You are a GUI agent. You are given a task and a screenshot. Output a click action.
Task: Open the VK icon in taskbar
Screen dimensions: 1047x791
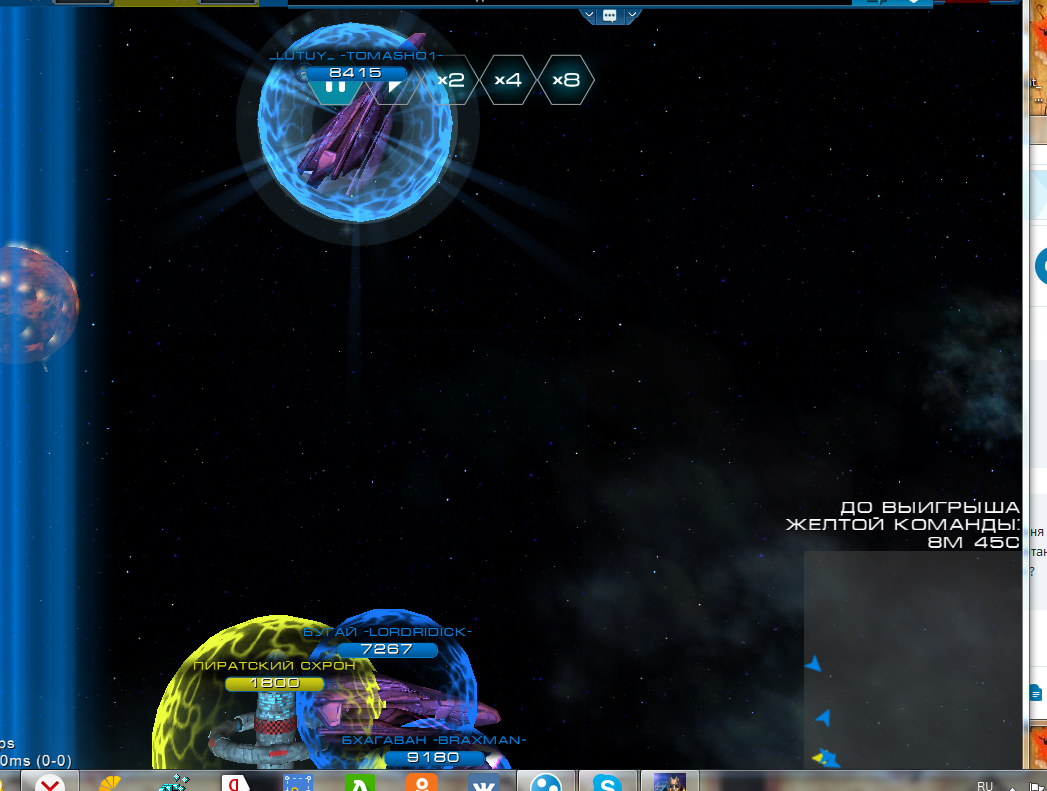(x=483, y=781)
